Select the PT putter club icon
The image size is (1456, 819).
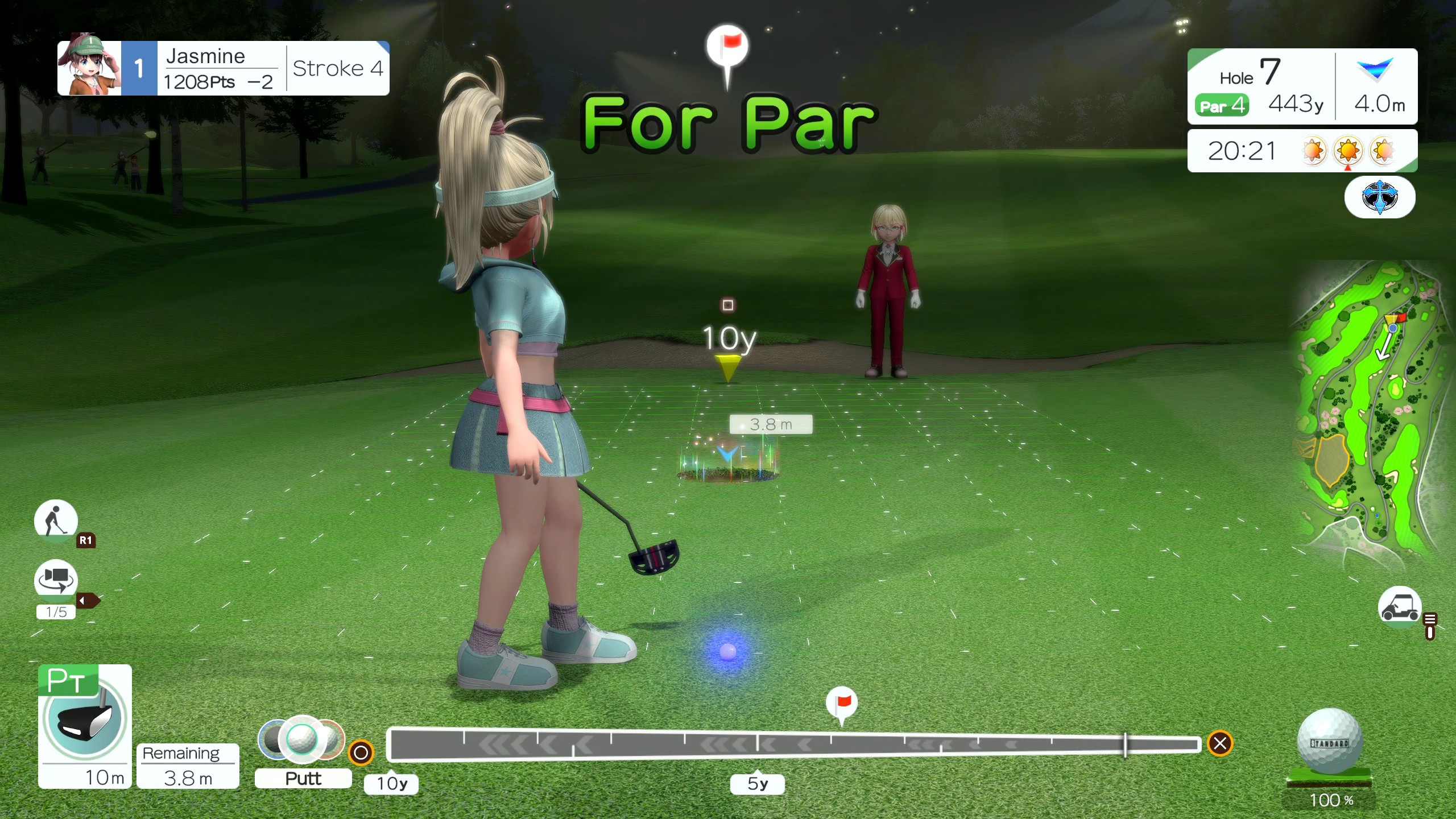click(83, 722)
